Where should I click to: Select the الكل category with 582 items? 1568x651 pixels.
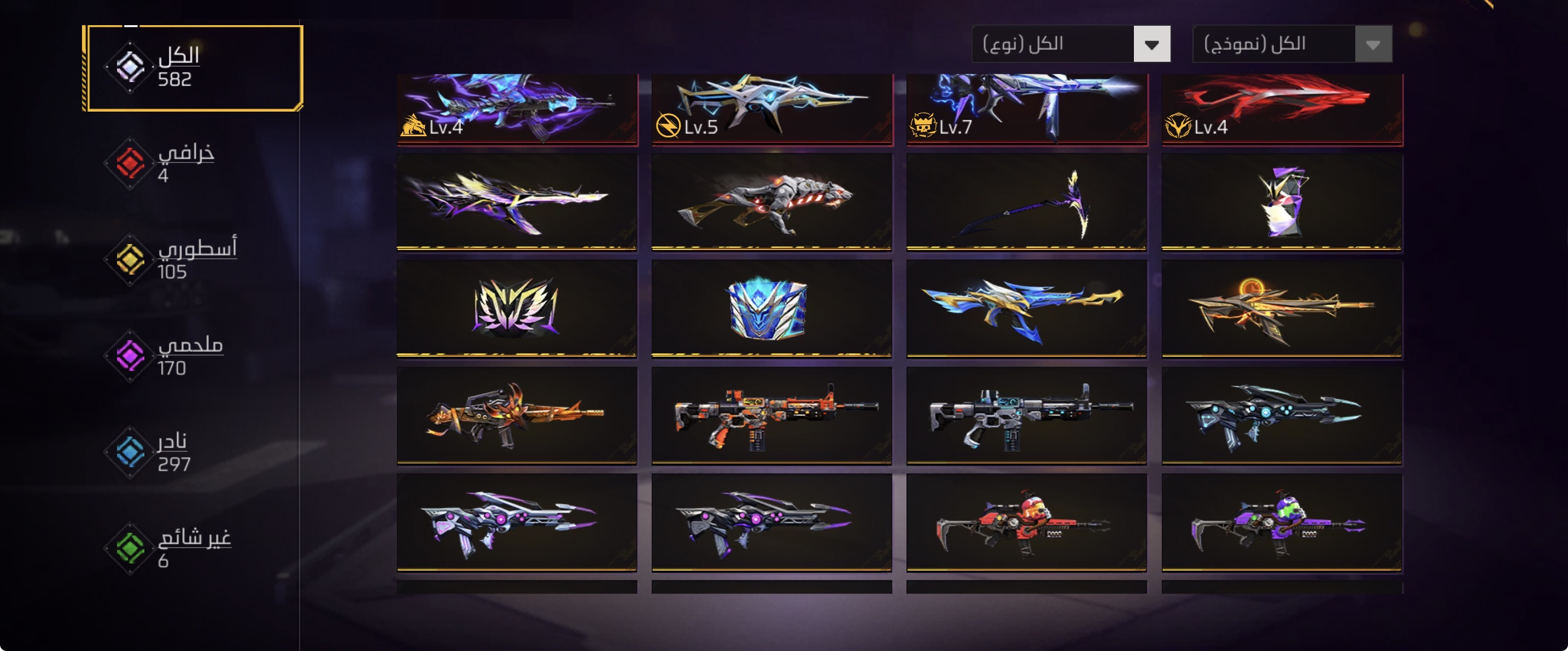click(194, 68)
